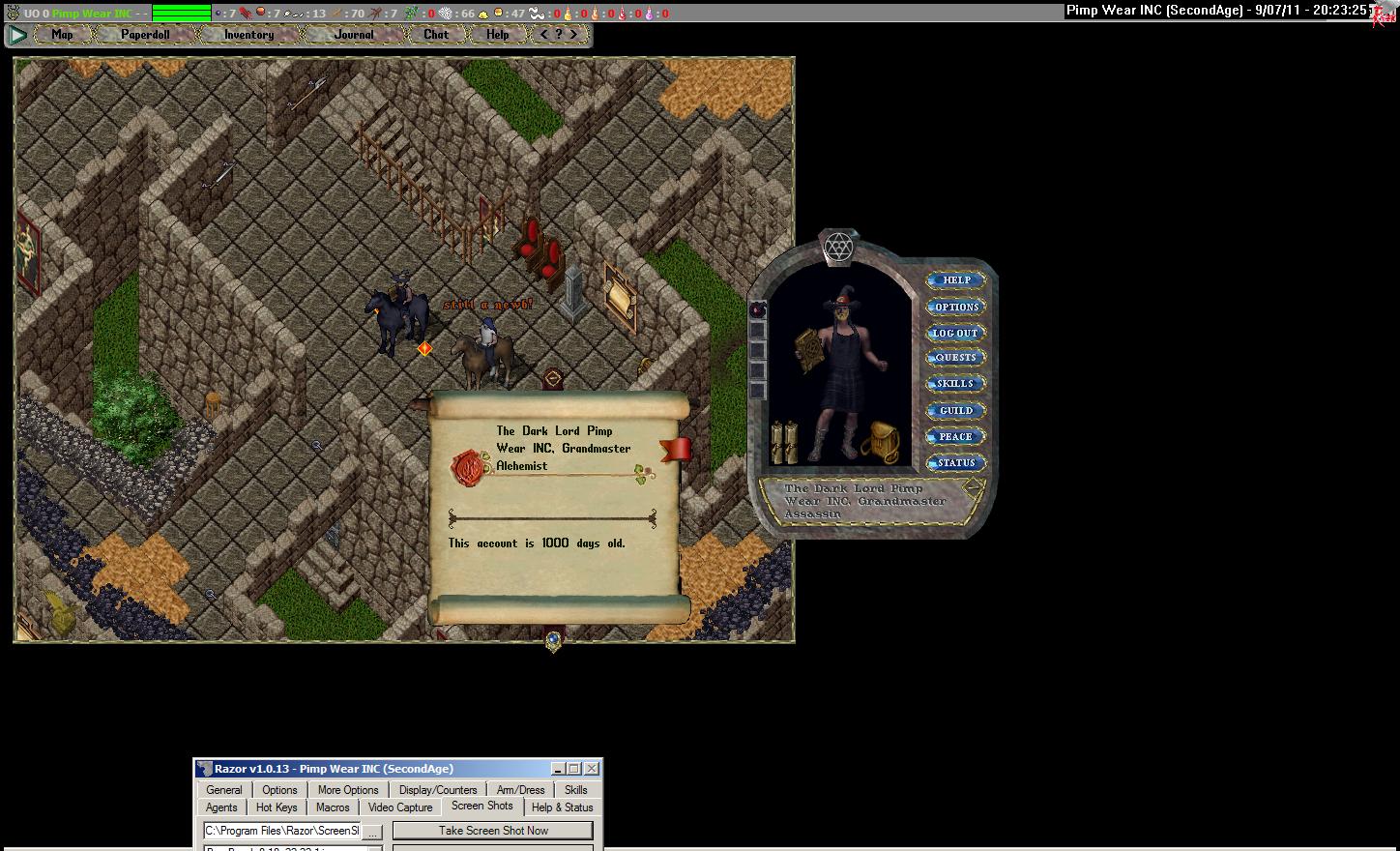
Task: Open Chat from the menu bar
Action: click(x=435, y=35)
